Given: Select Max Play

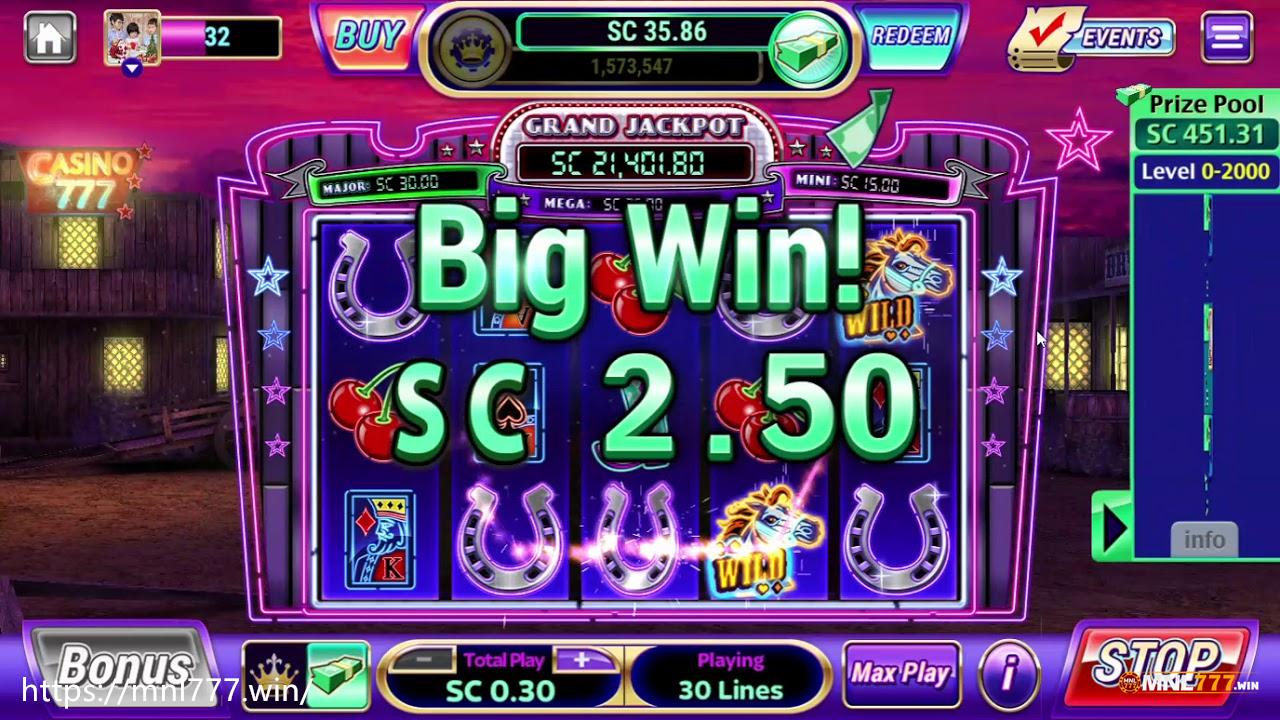Looking at the screenshot, I should [x=901, y=673].
